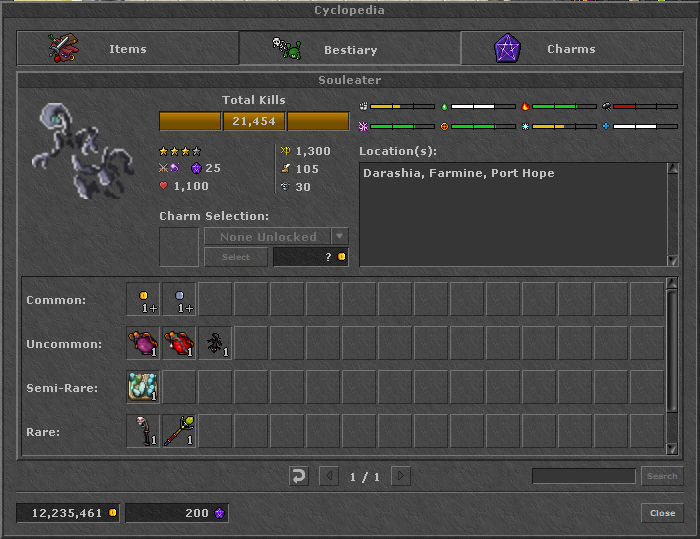700x539 pixels.
Task: Choose the red potion loot item
Action: (x=179, y=343)
